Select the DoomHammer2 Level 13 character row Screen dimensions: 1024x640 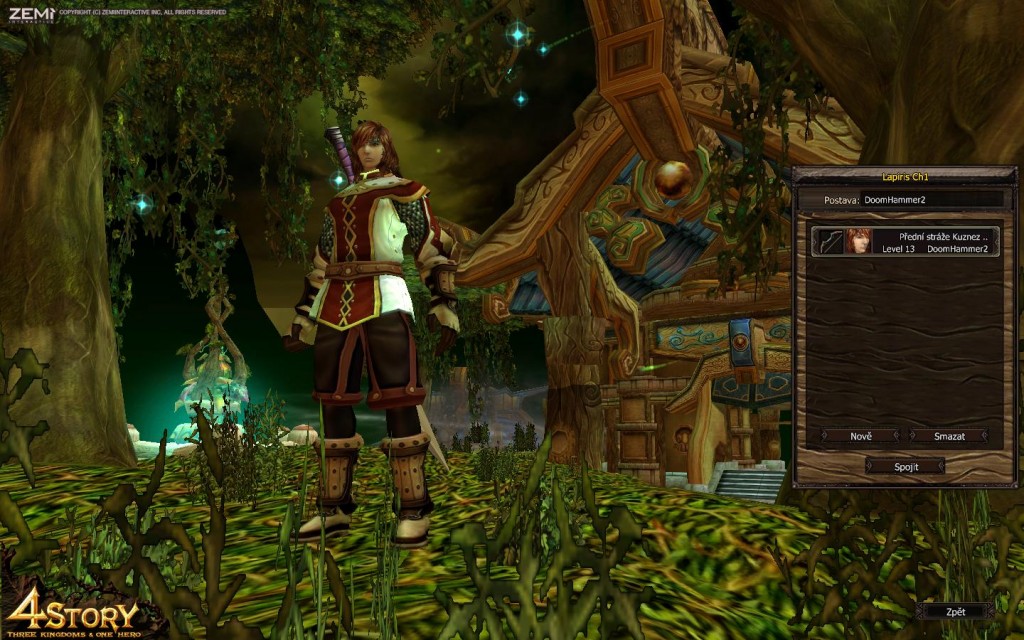click(x=905, y=241)
